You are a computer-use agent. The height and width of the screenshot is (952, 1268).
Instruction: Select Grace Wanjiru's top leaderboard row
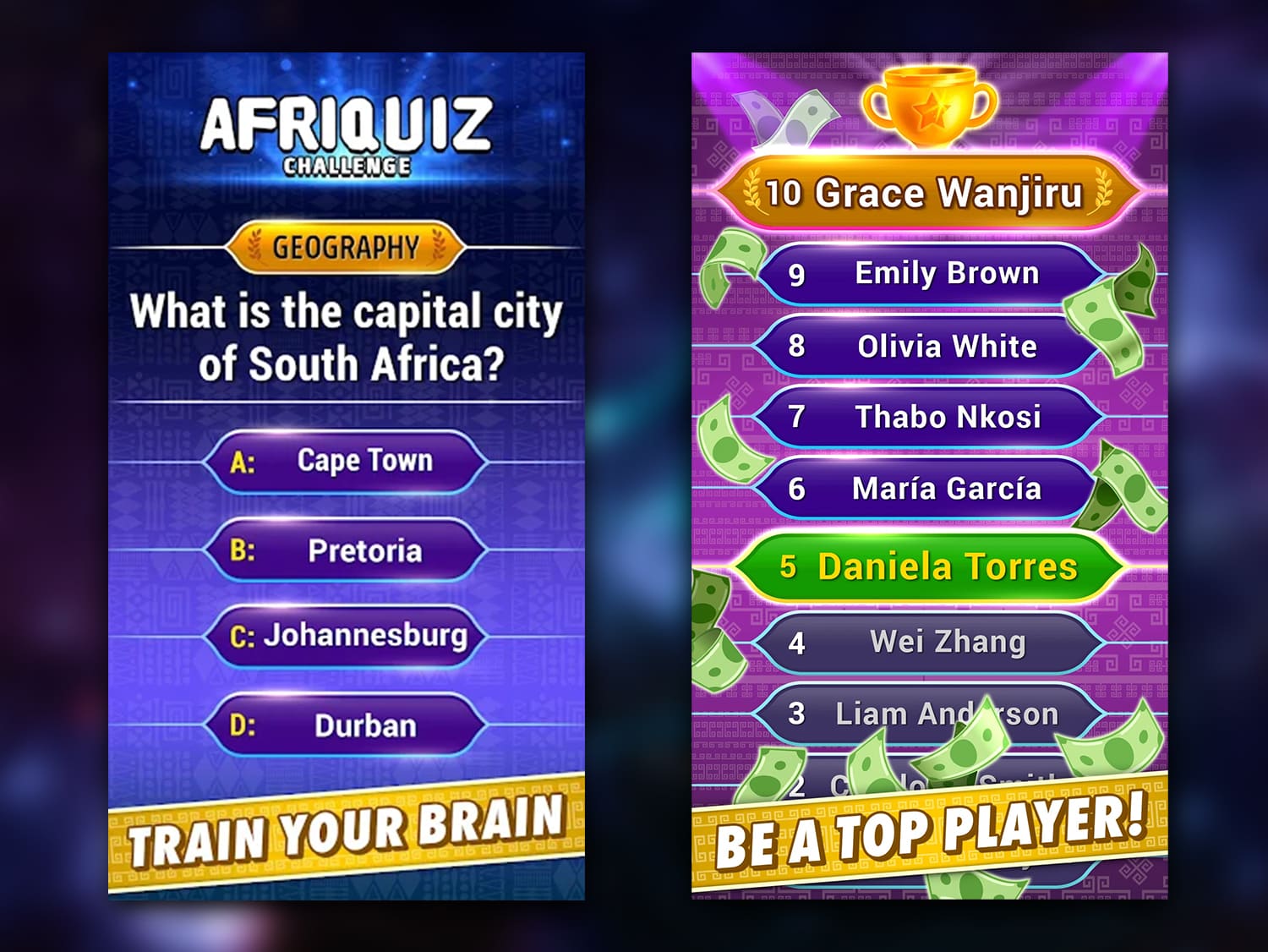[x=927, y=193]
